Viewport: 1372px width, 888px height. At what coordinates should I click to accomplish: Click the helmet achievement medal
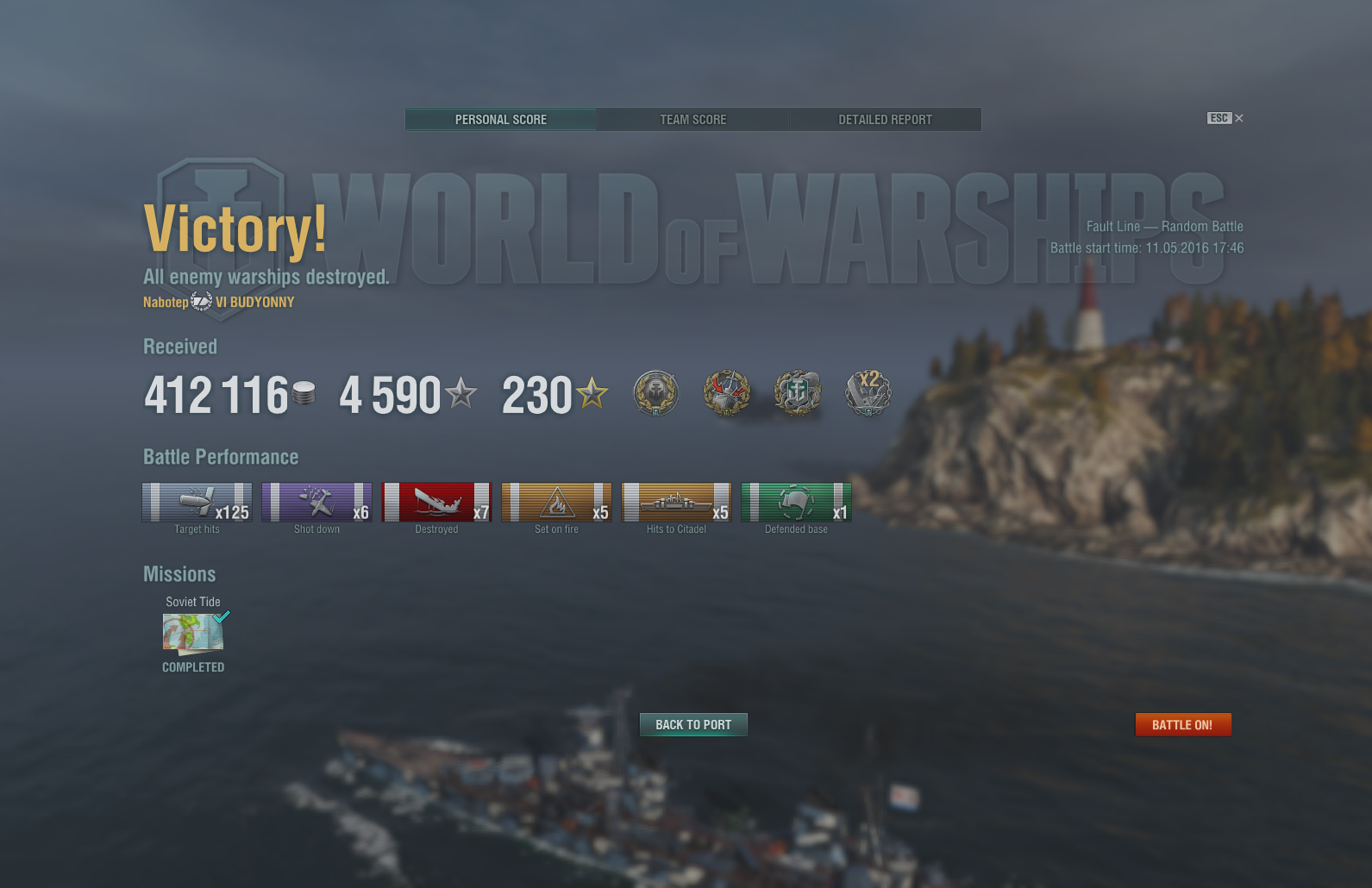[656, 393]
